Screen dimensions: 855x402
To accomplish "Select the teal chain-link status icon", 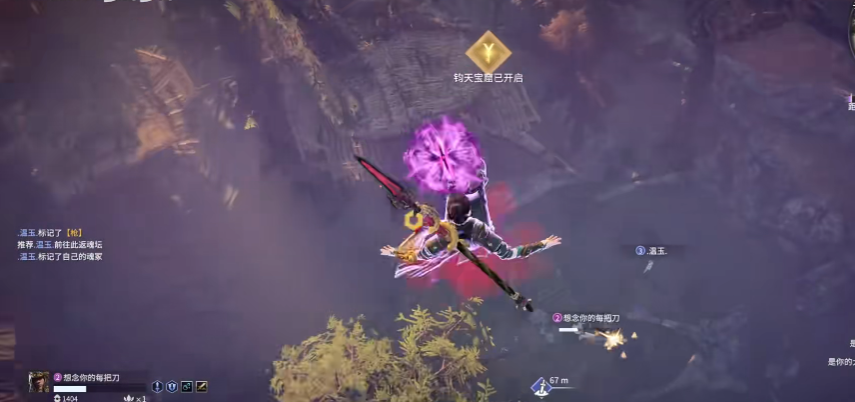I will [186, 386].
